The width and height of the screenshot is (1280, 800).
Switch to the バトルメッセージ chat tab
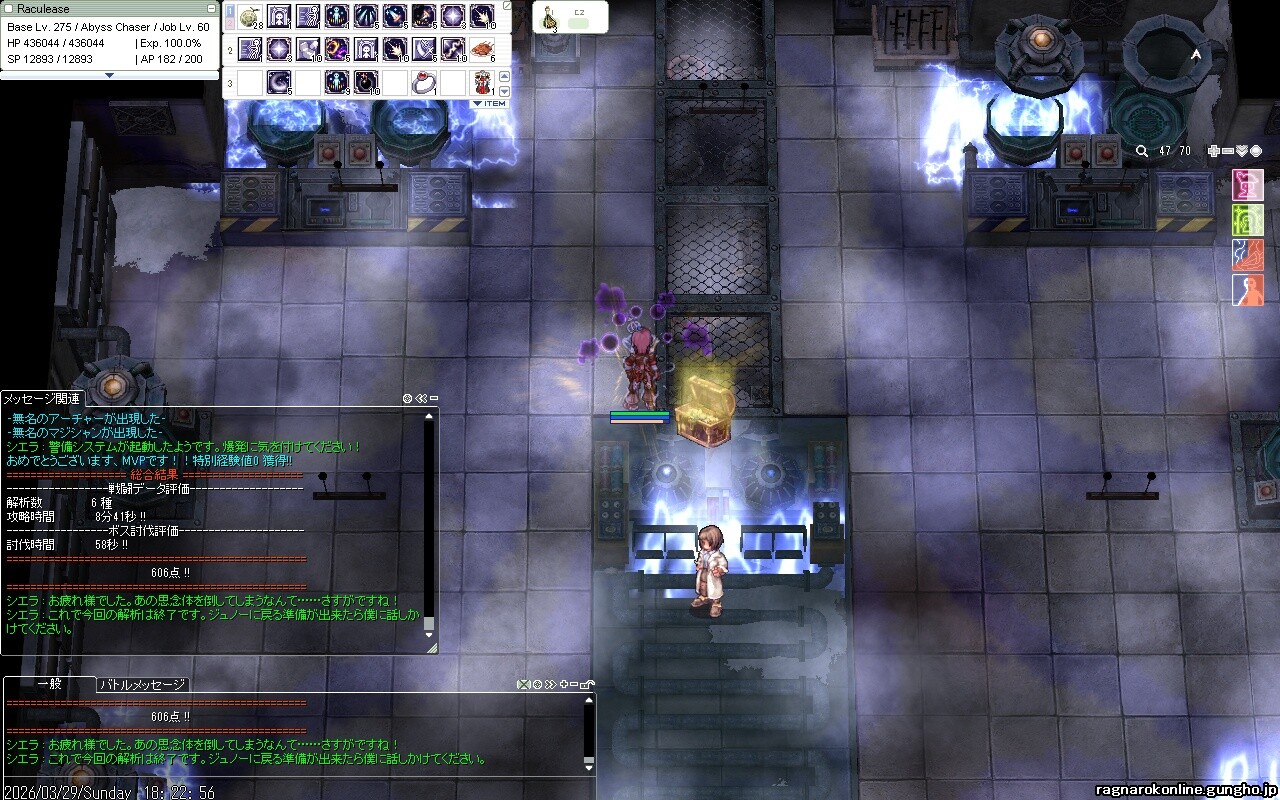[142, 685]
